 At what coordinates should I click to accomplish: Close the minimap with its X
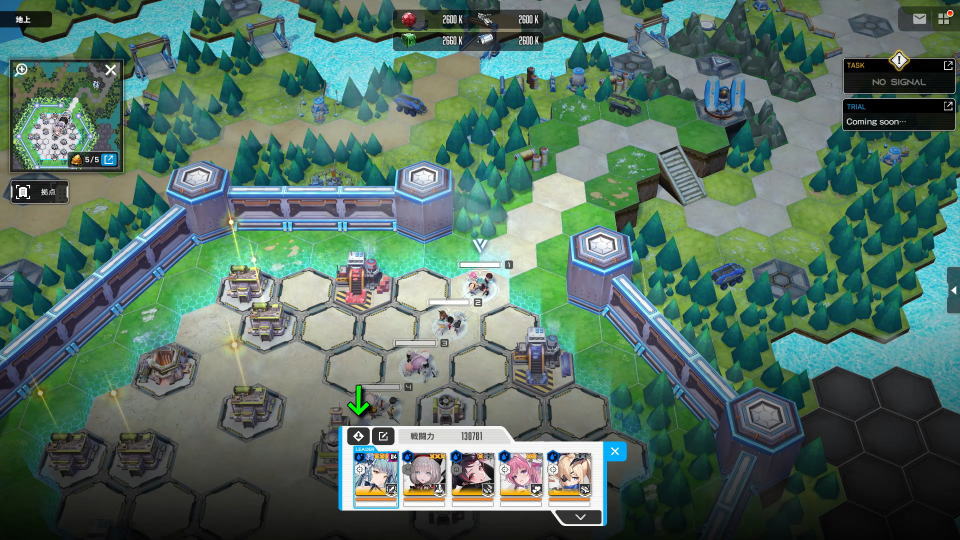coord(111,70)
